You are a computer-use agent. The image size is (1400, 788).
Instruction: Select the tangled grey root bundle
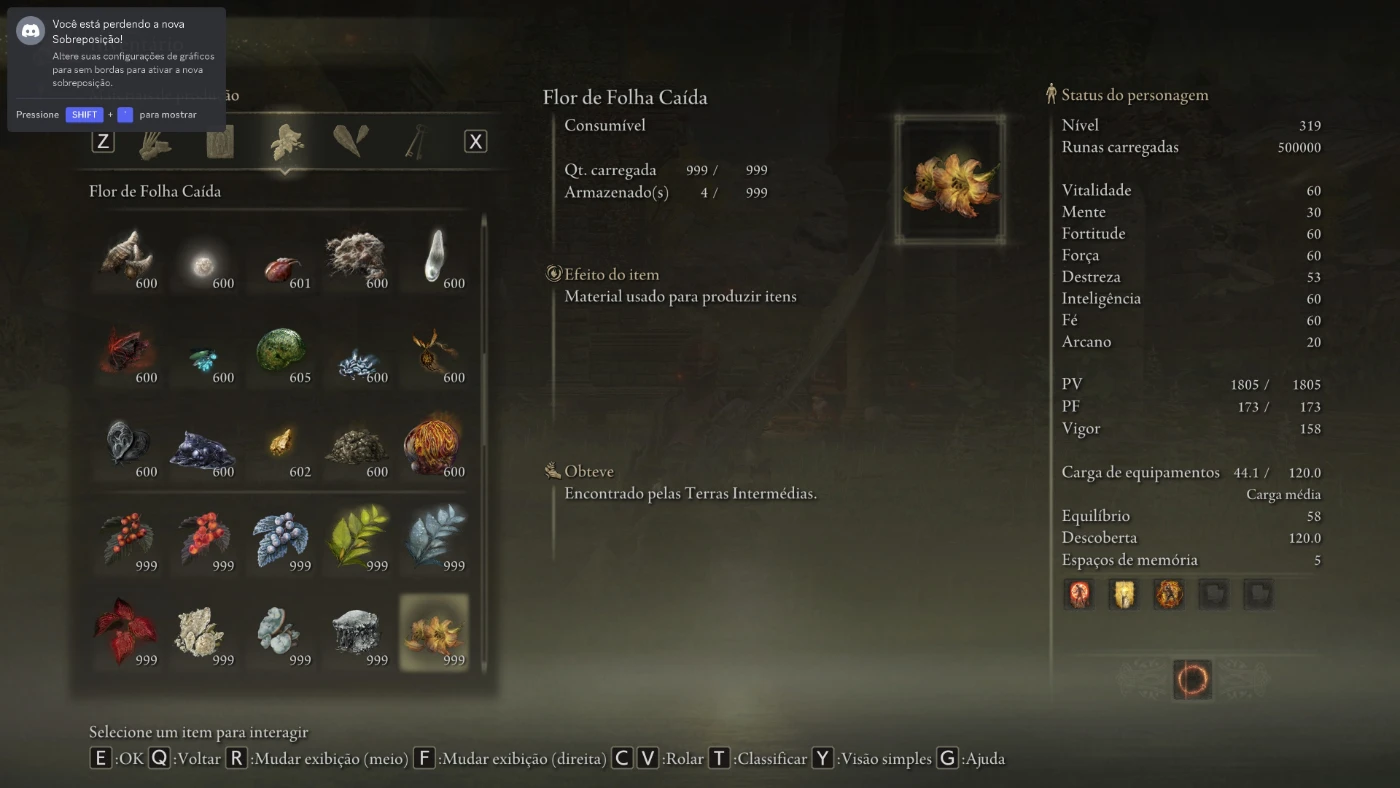(357, 257)
